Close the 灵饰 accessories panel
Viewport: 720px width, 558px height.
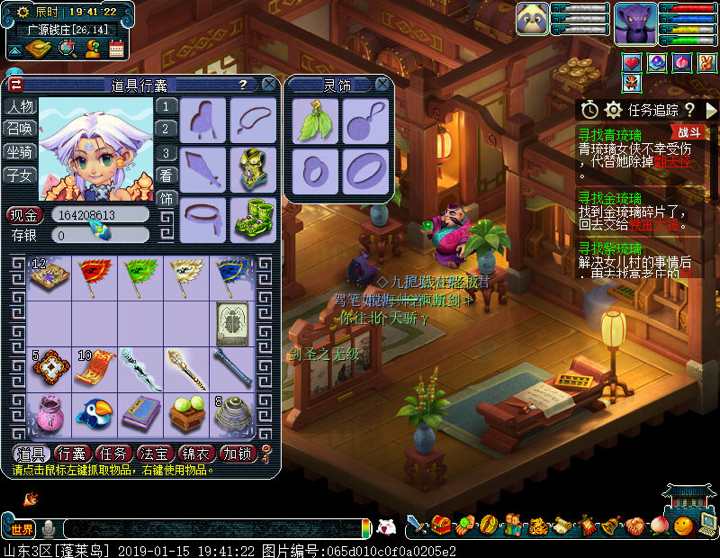tap(382, 85)
